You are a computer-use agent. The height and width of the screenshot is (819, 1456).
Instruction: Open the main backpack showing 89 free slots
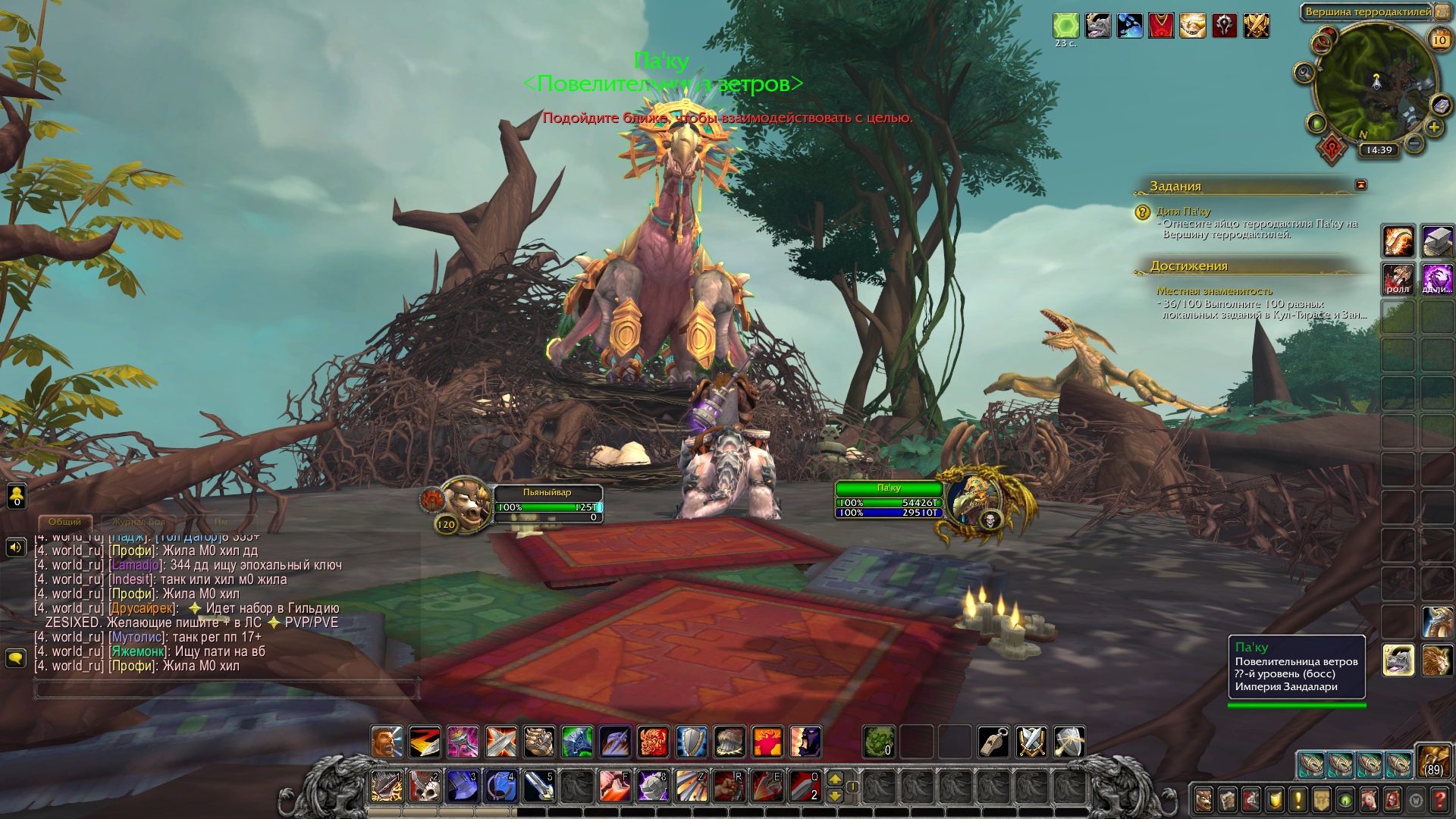pos(1432,761)
